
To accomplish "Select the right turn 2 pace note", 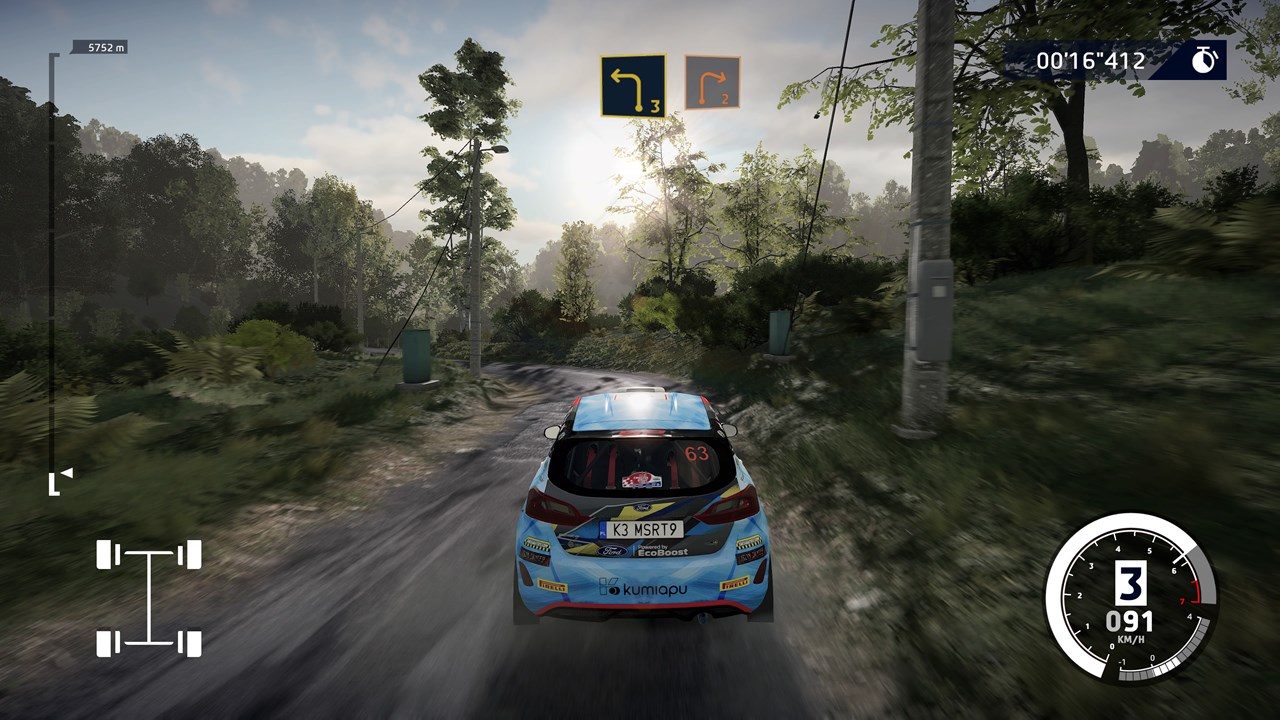I will 712,82.
